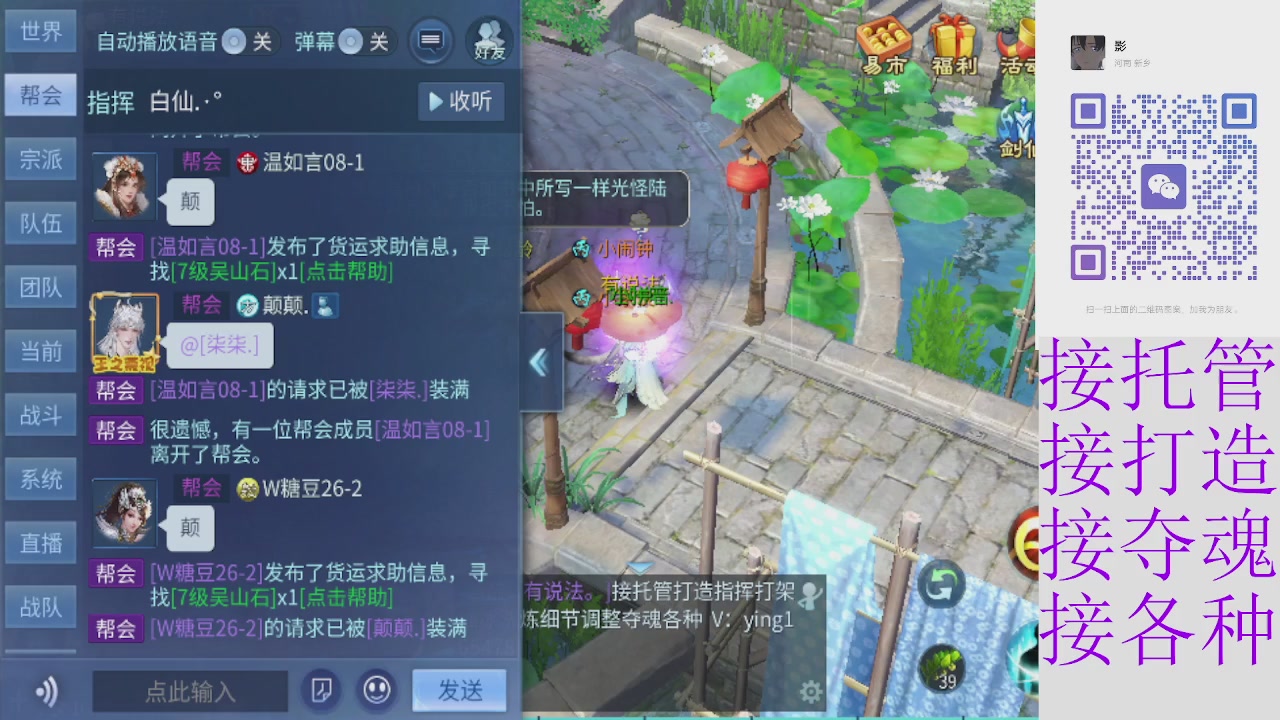Open the chat record note icon
Screen dimensions: 1280x720
[321, 691]
